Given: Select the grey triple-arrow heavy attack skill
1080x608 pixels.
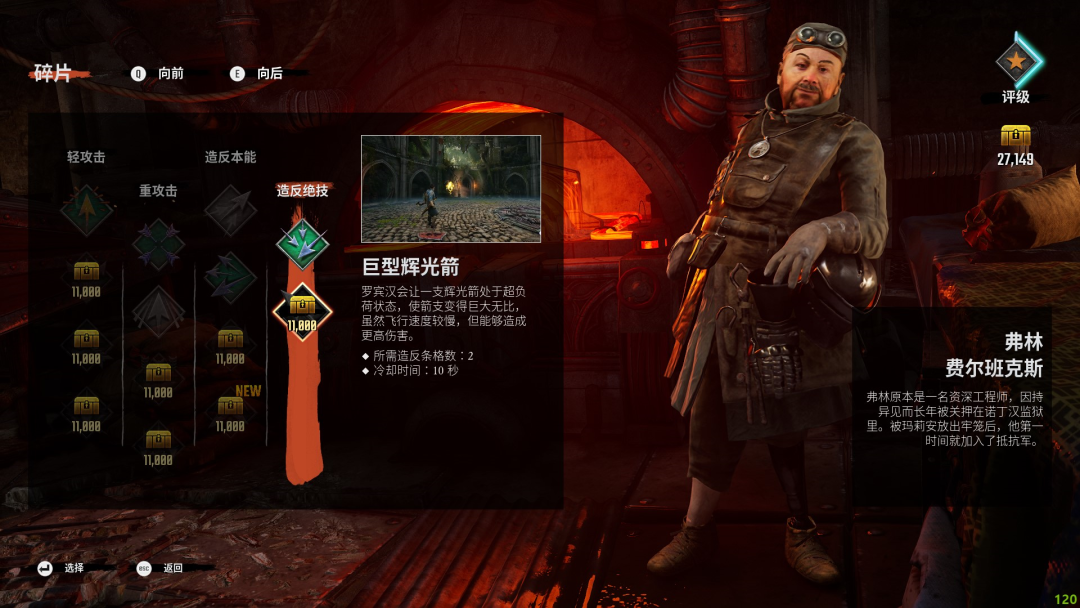Looking at the screenshot, I should click(x=158, y=309).
